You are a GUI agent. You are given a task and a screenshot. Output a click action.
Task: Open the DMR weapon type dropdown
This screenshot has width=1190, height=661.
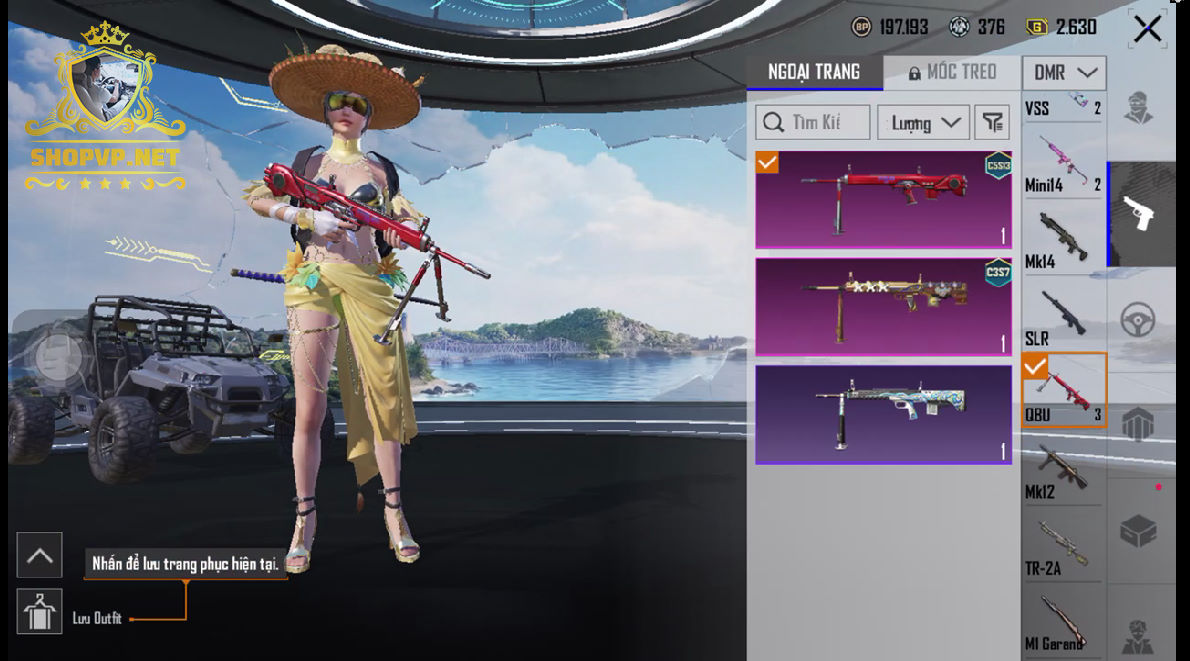click(1063, 72)
